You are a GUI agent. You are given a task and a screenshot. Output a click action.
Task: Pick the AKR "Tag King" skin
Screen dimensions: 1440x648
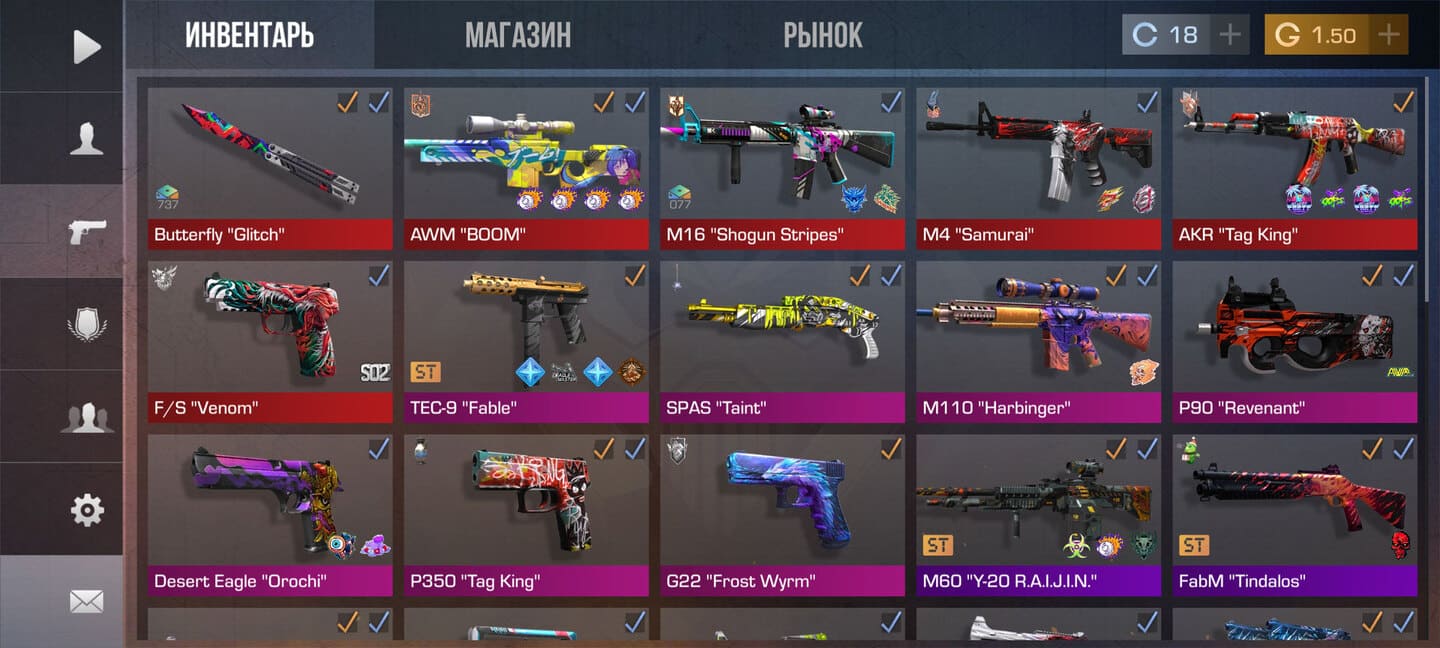coord(1294,160)
